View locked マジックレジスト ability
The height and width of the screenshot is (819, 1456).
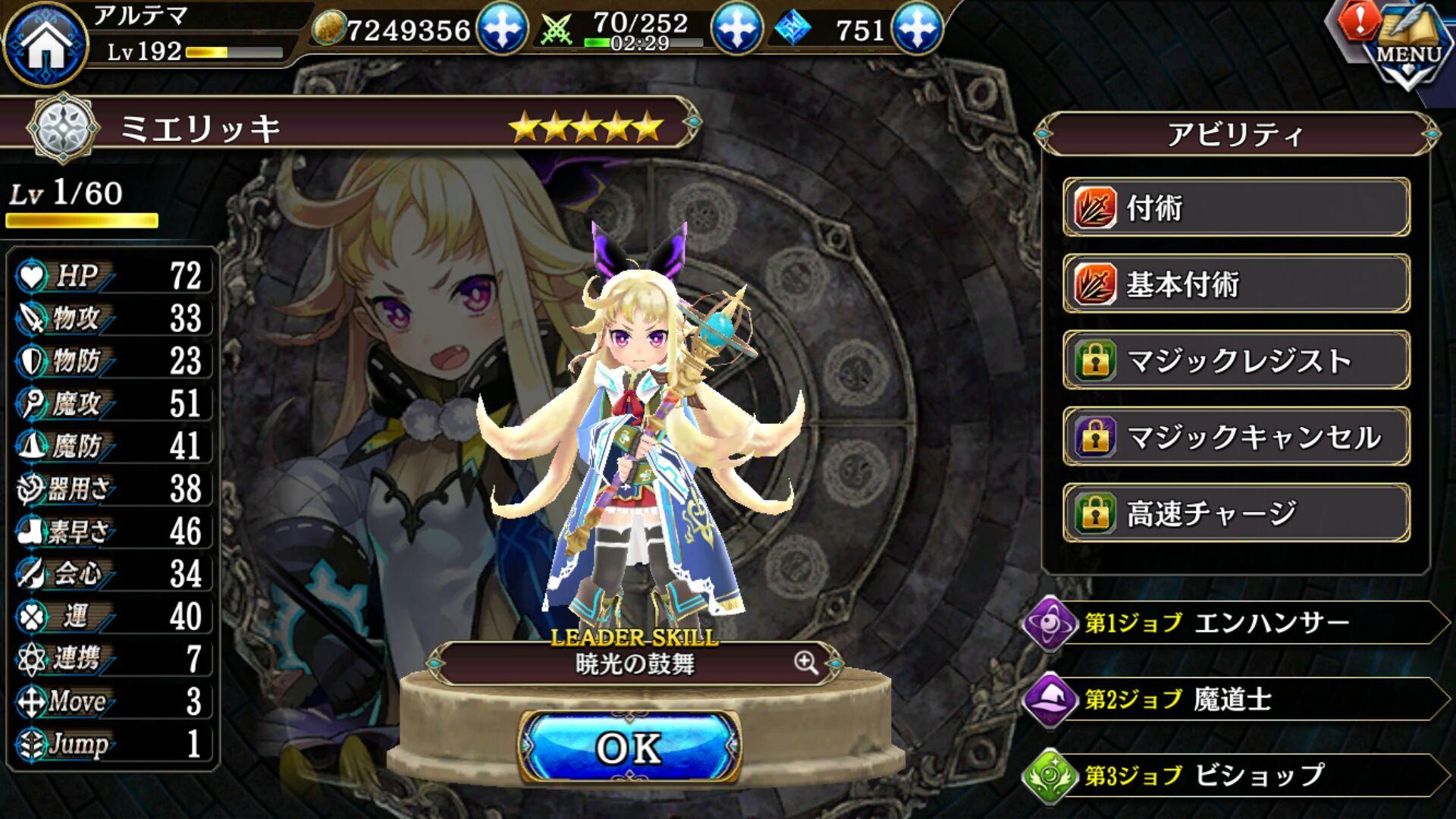pos(1236,360)
